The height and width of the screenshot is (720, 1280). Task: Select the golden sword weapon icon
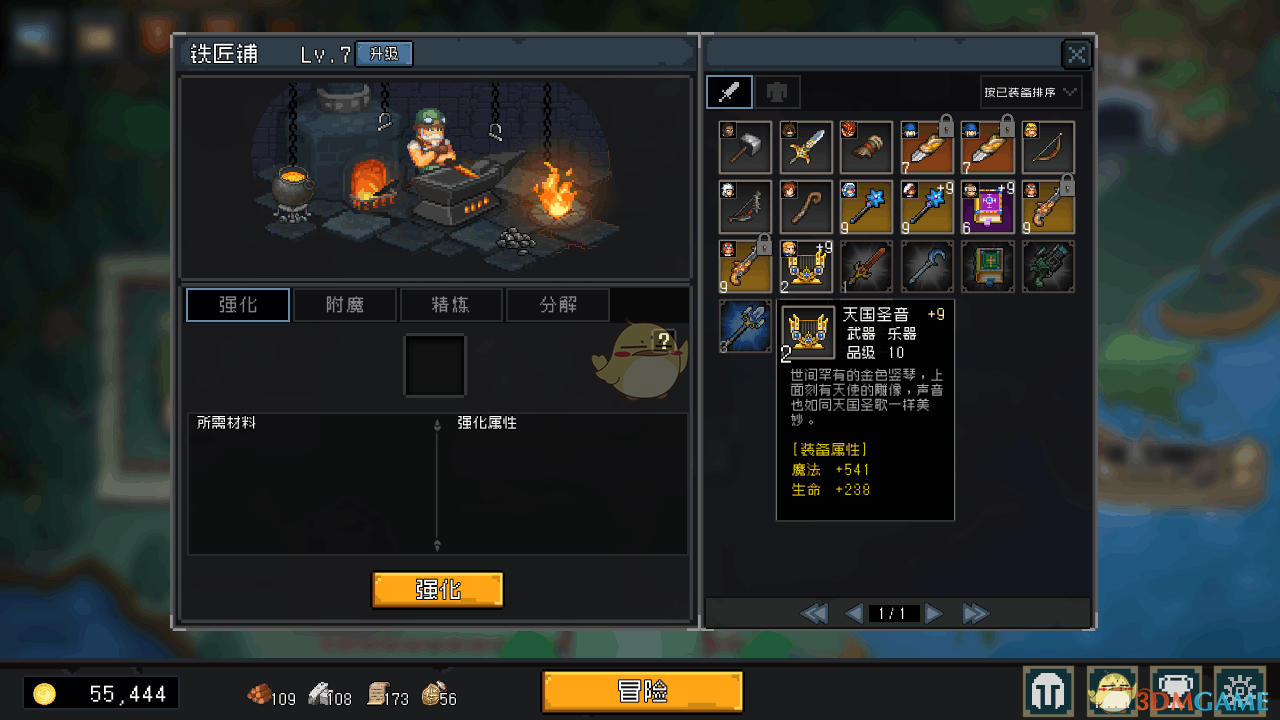tap(806, 147)
